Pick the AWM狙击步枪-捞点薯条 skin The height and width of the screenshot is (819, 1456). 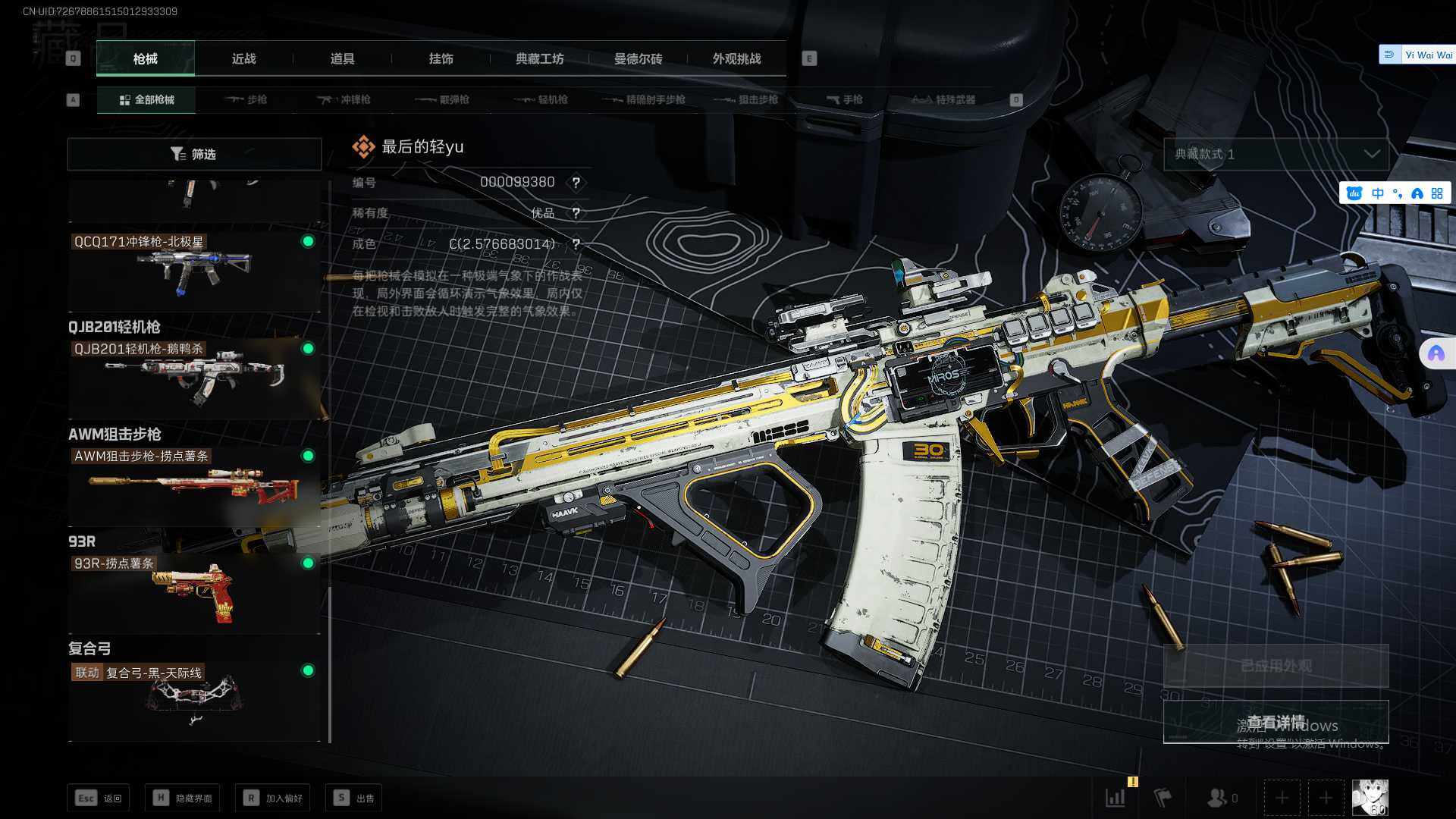coord(194,485)
